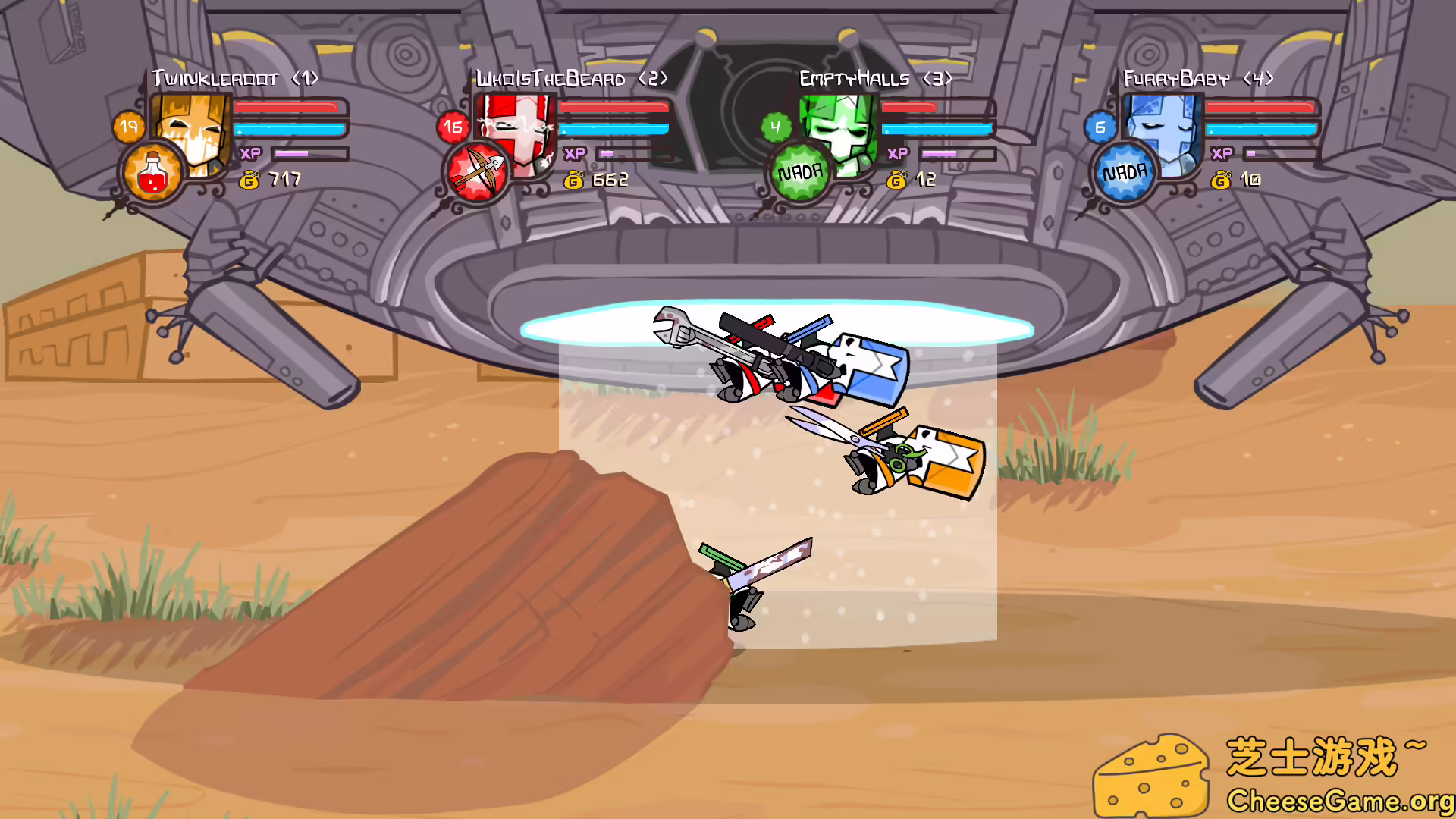Click Twinklerdot's blue magic bar
The width and height of the screenshot is (1456, 819).
point(288,130)
